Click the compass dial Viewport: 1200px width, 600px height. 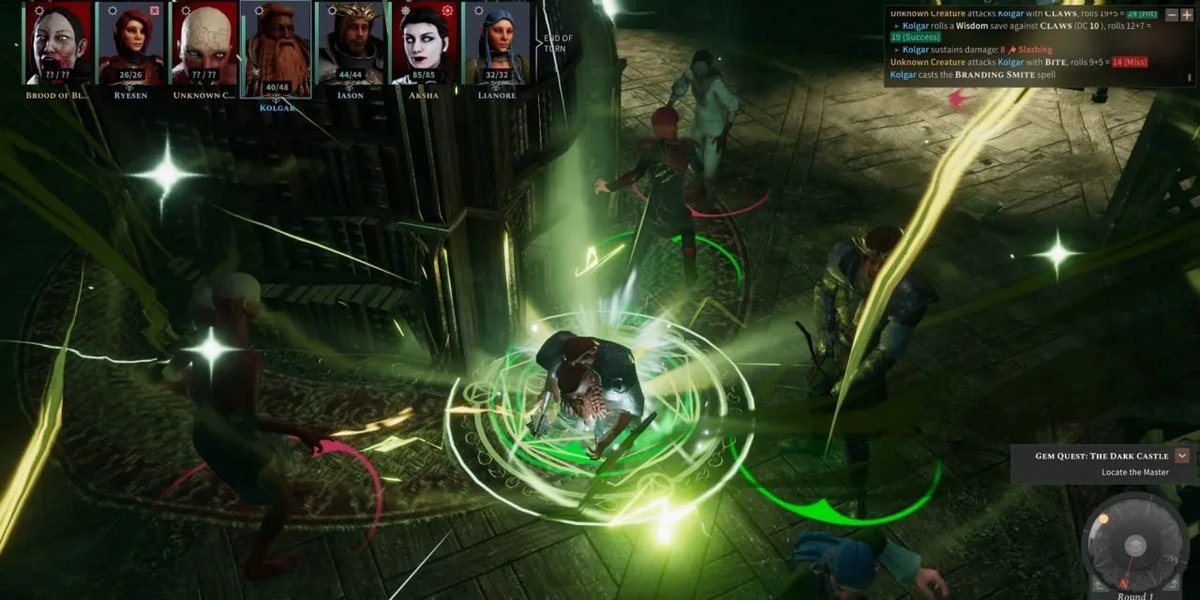click(x=1134, y=545)
